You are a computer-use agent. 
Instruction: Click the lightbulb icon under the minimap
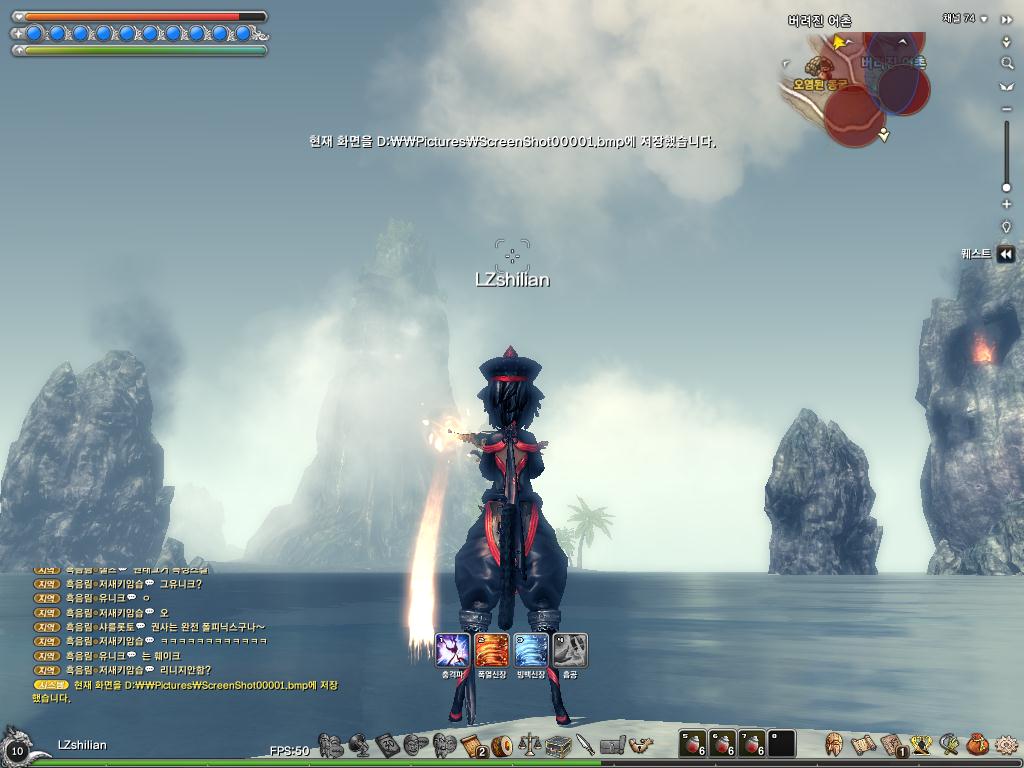point(1006,226)
